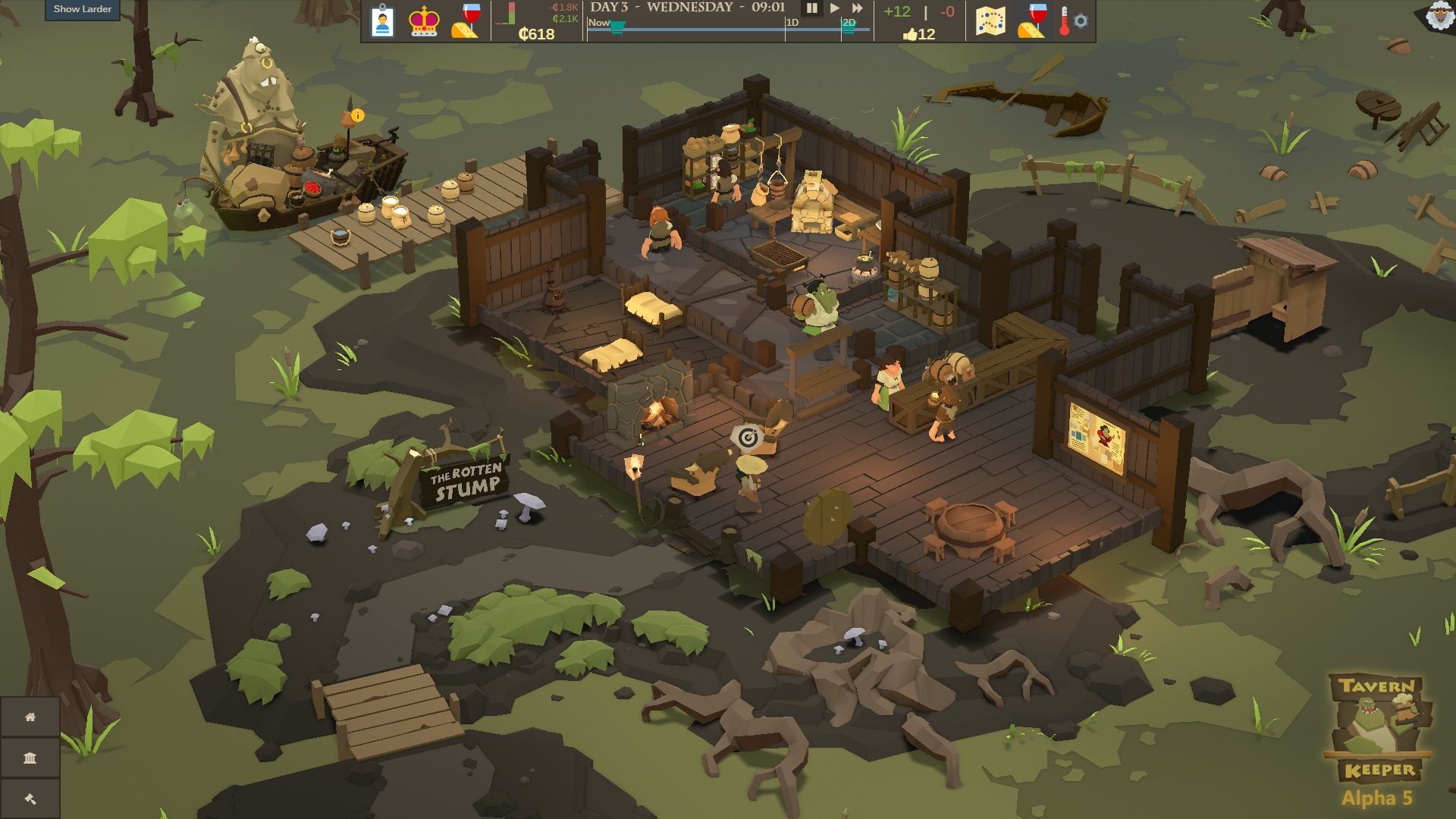Fast-forward the game speed
The image size is (1456, 819).
tap(857, 10)
